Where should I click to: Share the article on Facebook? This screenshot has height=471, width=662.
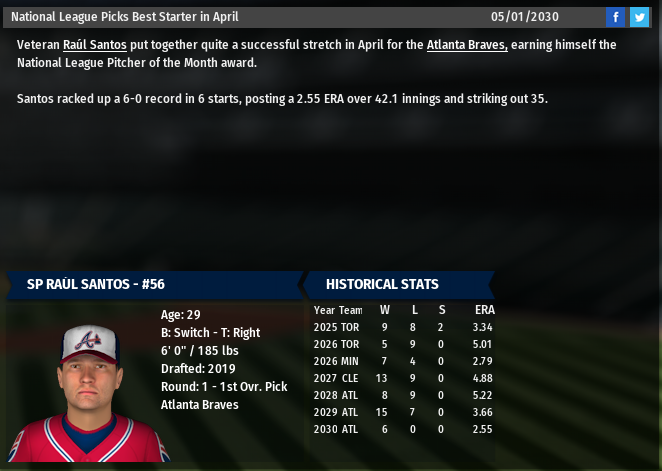(615, 17)
